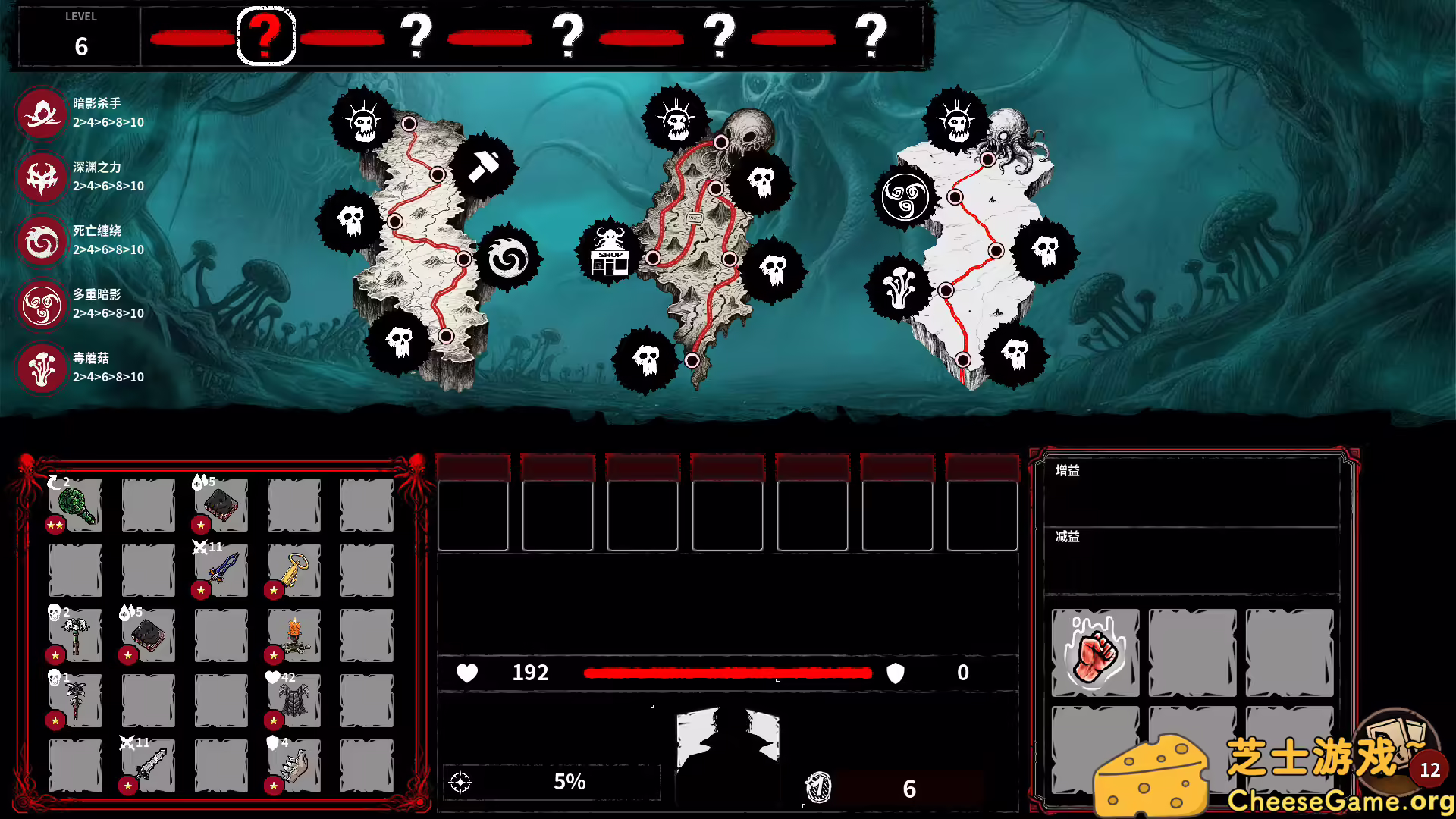The image size is (1456, 819).
Task: Click the 暗影杀手 enemy icon on the left
Action: click(x=42, y=114)
